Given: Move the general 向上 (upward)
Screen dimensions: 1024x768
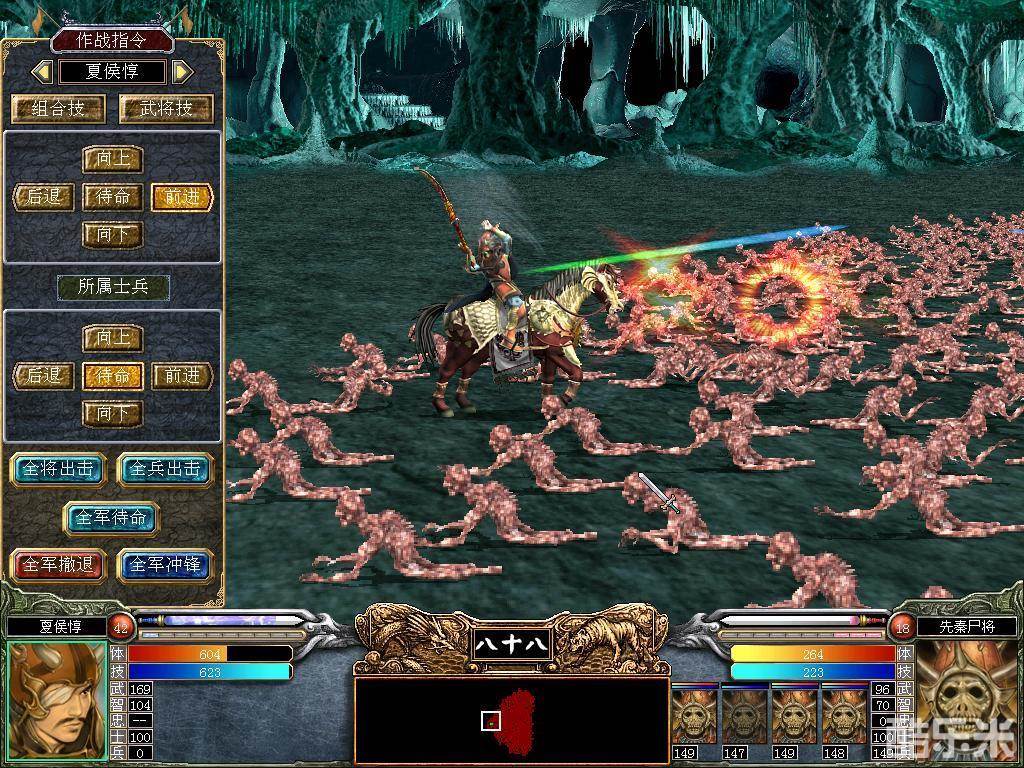Looking at the screenshot, I should 112,160.
